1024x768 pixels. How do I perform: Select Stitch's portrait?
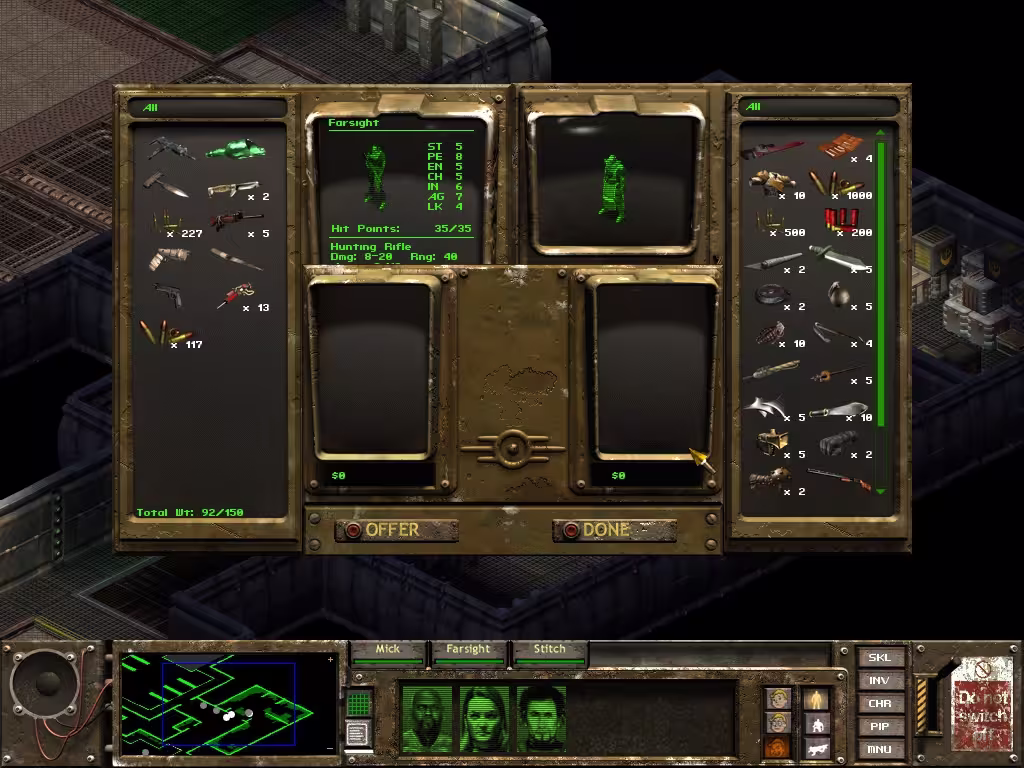(x=541, y=718)
